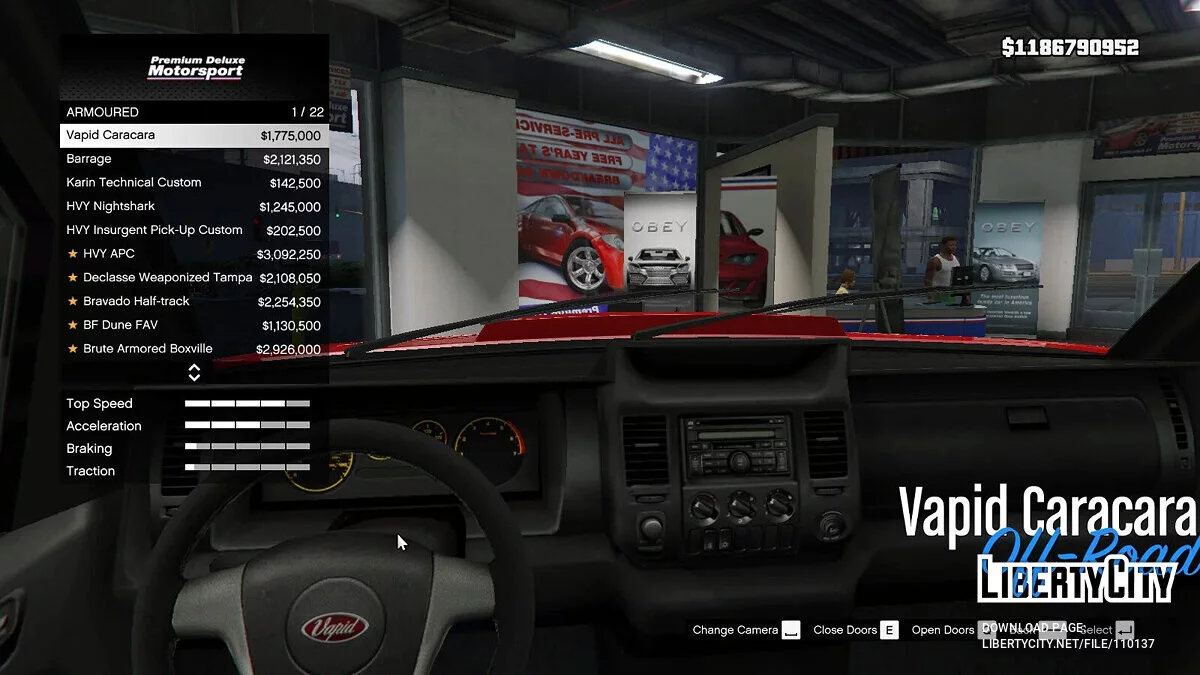Choose the BF Dune FAV
Image resolution: width=1200 pixels, height=675 pixels.
[x=194, y=325]
